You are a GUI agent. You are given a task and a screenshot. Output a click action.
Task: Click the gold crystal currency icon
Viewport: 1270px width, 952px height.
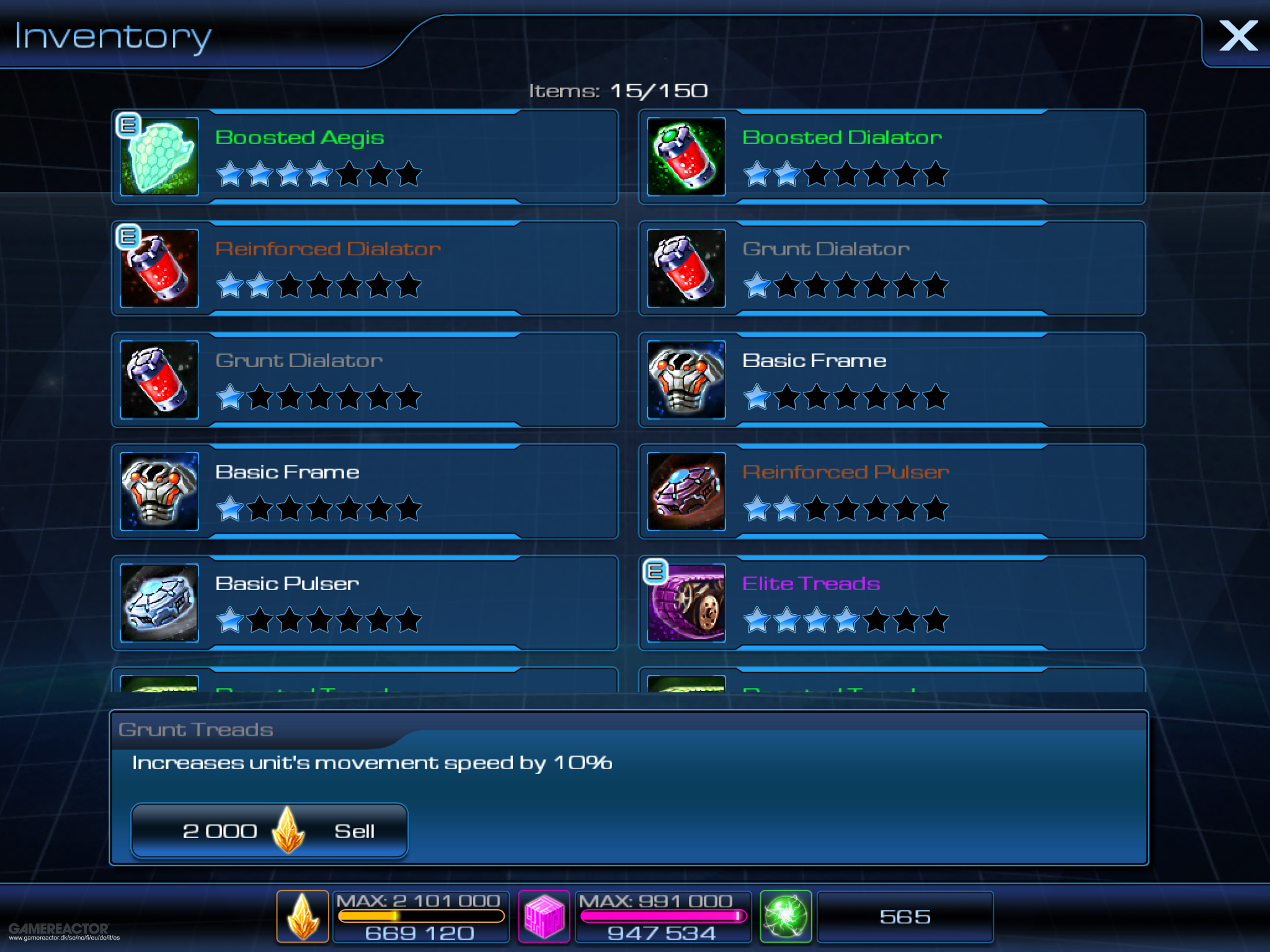point(302,916)
